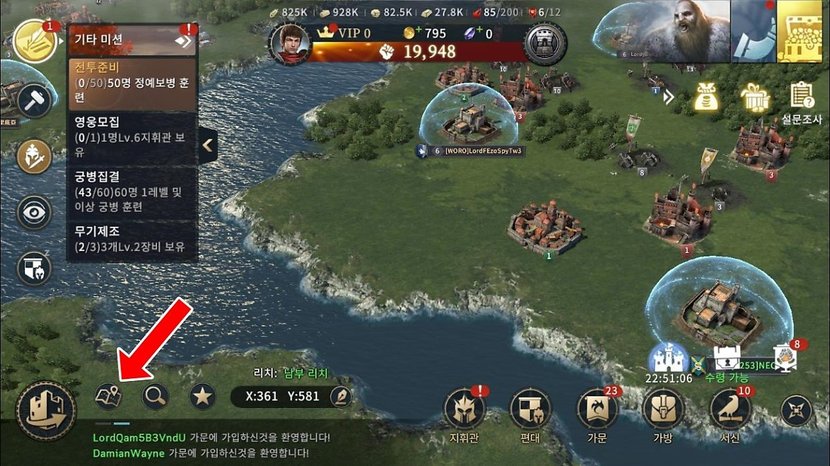Open the star favorites list
The width and height of the screenshot is (830, 466).
click(x=203, y=397)
